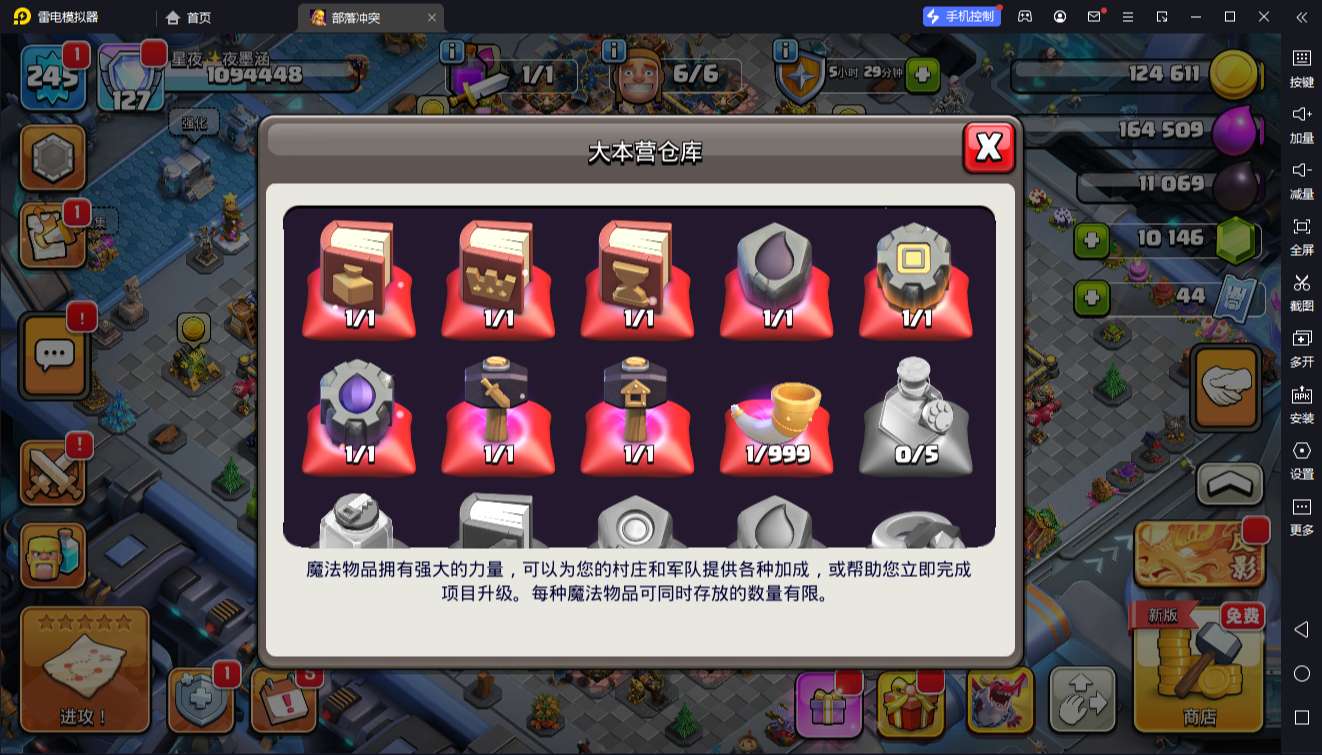This screenshot has width=1322, height=755.
Task: Collapse the emulator sidebar with the chevron
Action: [1301, 17]
